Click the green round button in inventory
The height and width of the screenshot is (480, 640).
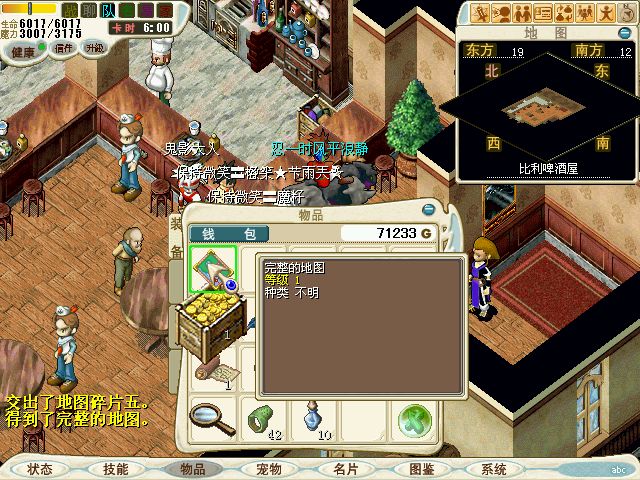(412, 419)
